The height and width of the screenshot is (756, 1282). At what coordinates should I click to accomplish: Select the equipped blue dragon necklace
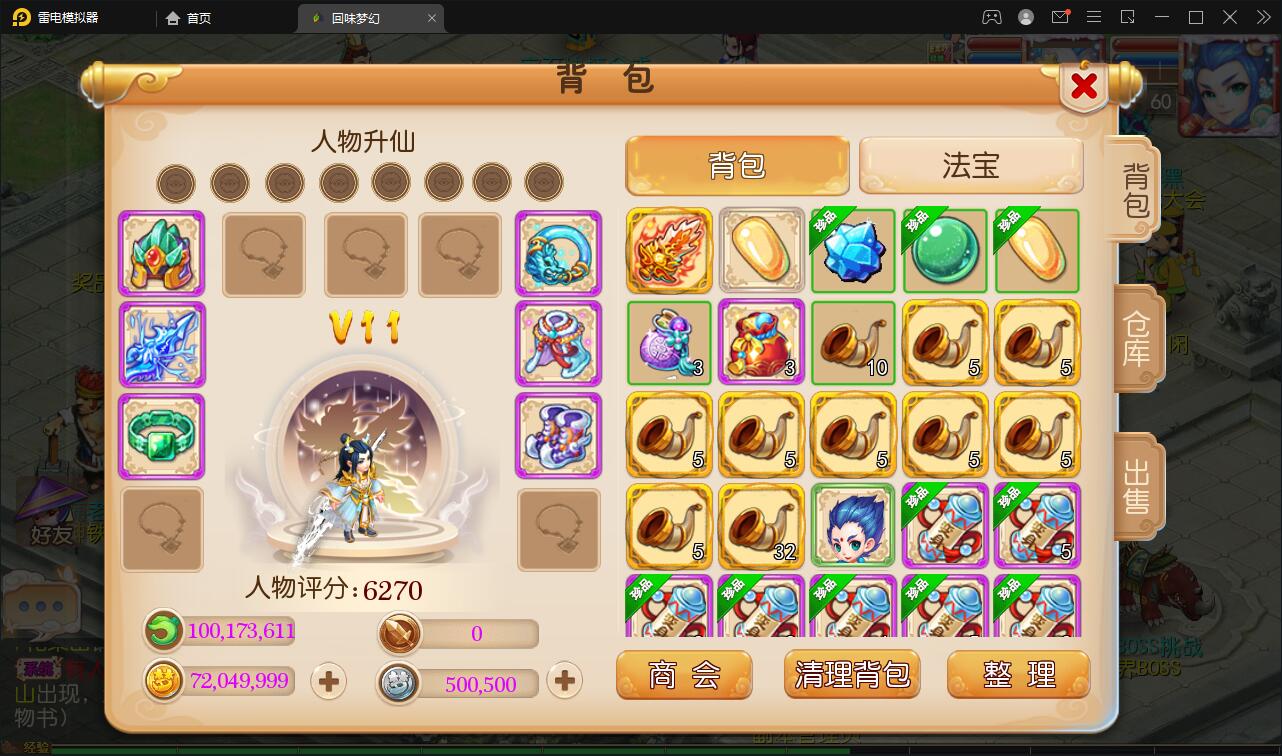point(558,254)
